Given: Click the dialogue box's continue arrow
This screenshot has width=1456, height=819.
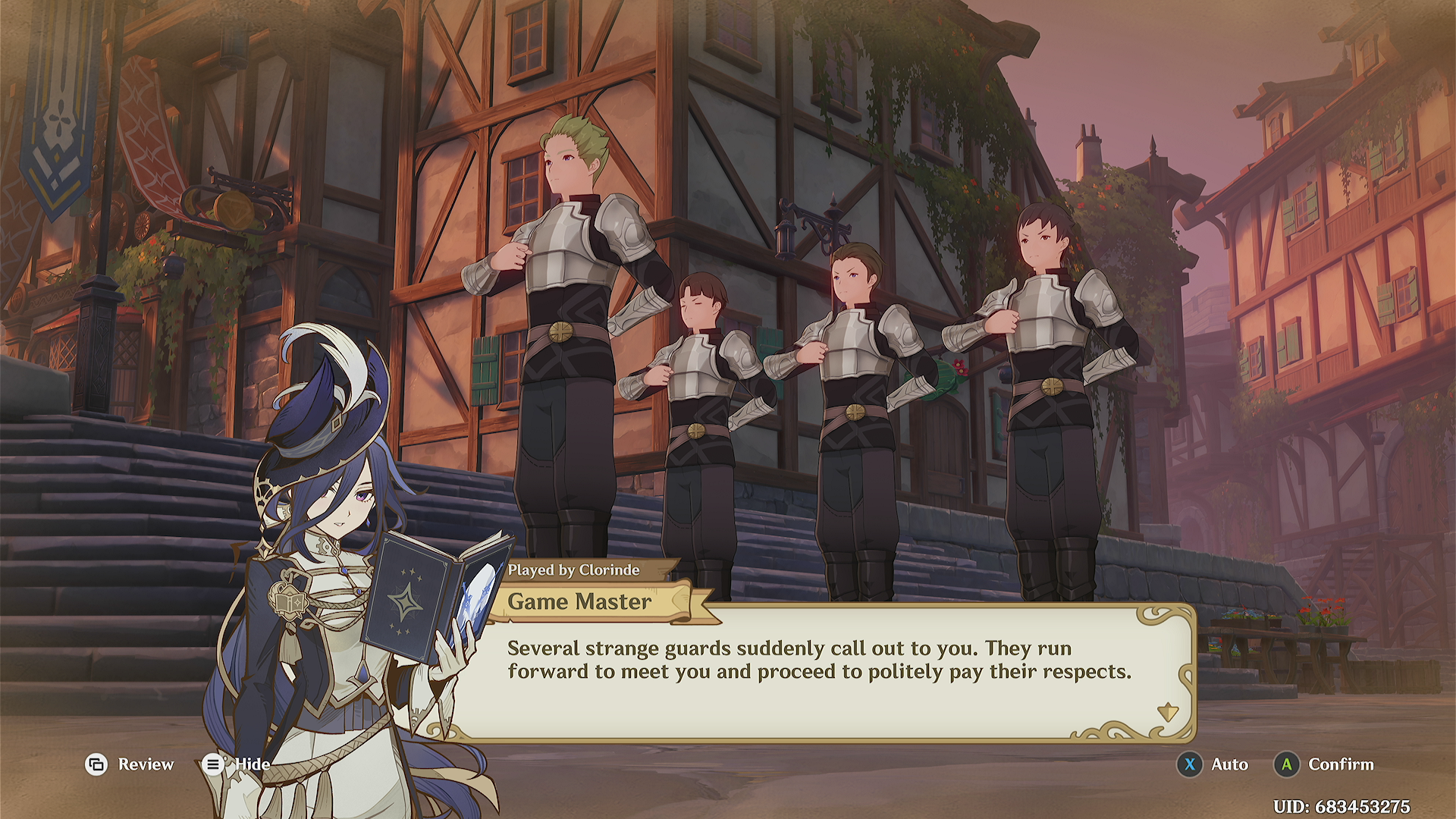Looking at the screenshot, I should [1167, 713].
